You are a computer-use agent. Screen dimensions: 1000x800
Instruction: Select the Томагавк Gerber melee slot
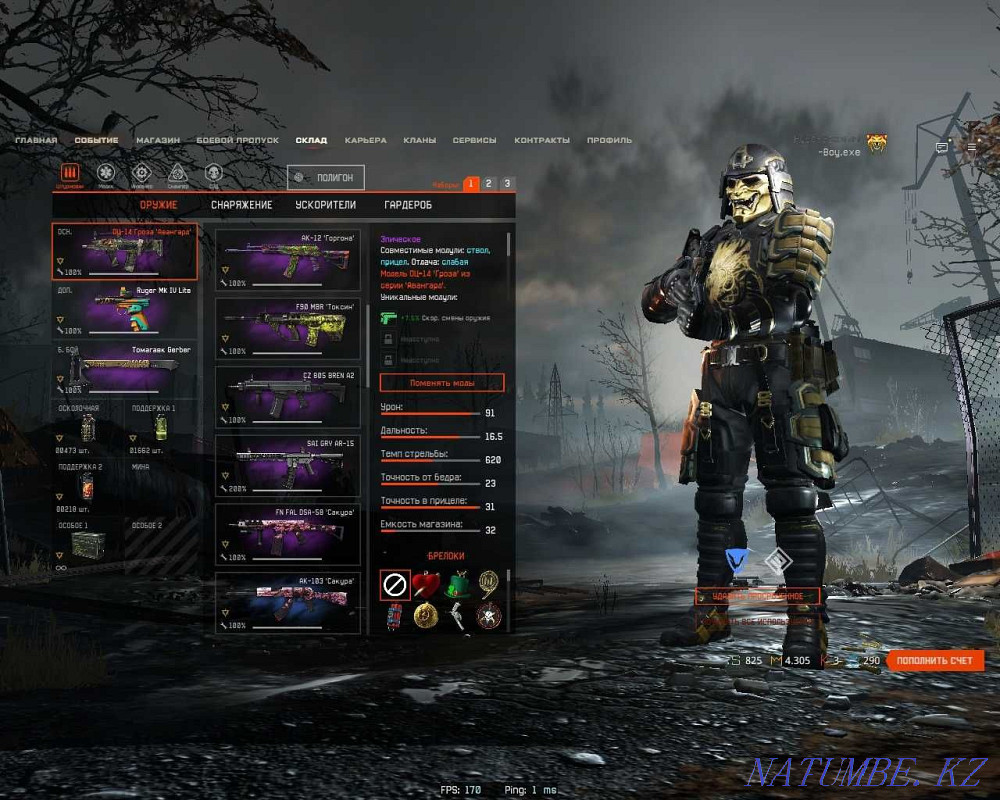click(124, 369)
